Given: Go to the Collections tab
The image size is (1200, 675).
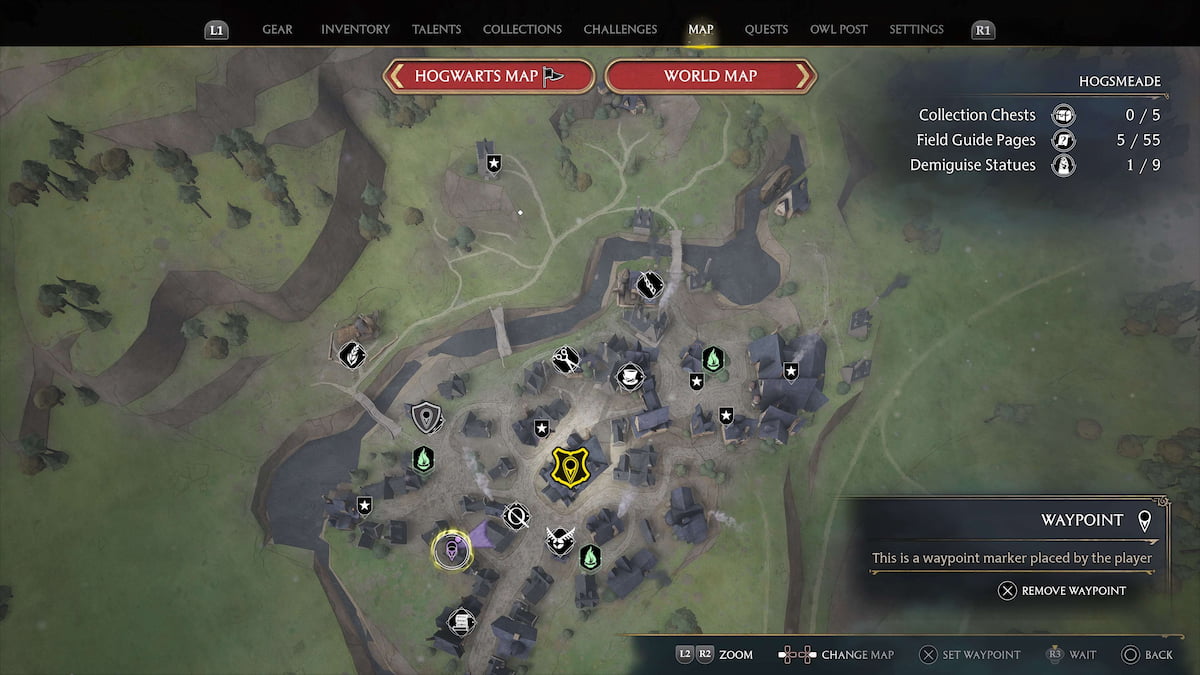Looking at the screenshot, I should [x=522, y=30].
